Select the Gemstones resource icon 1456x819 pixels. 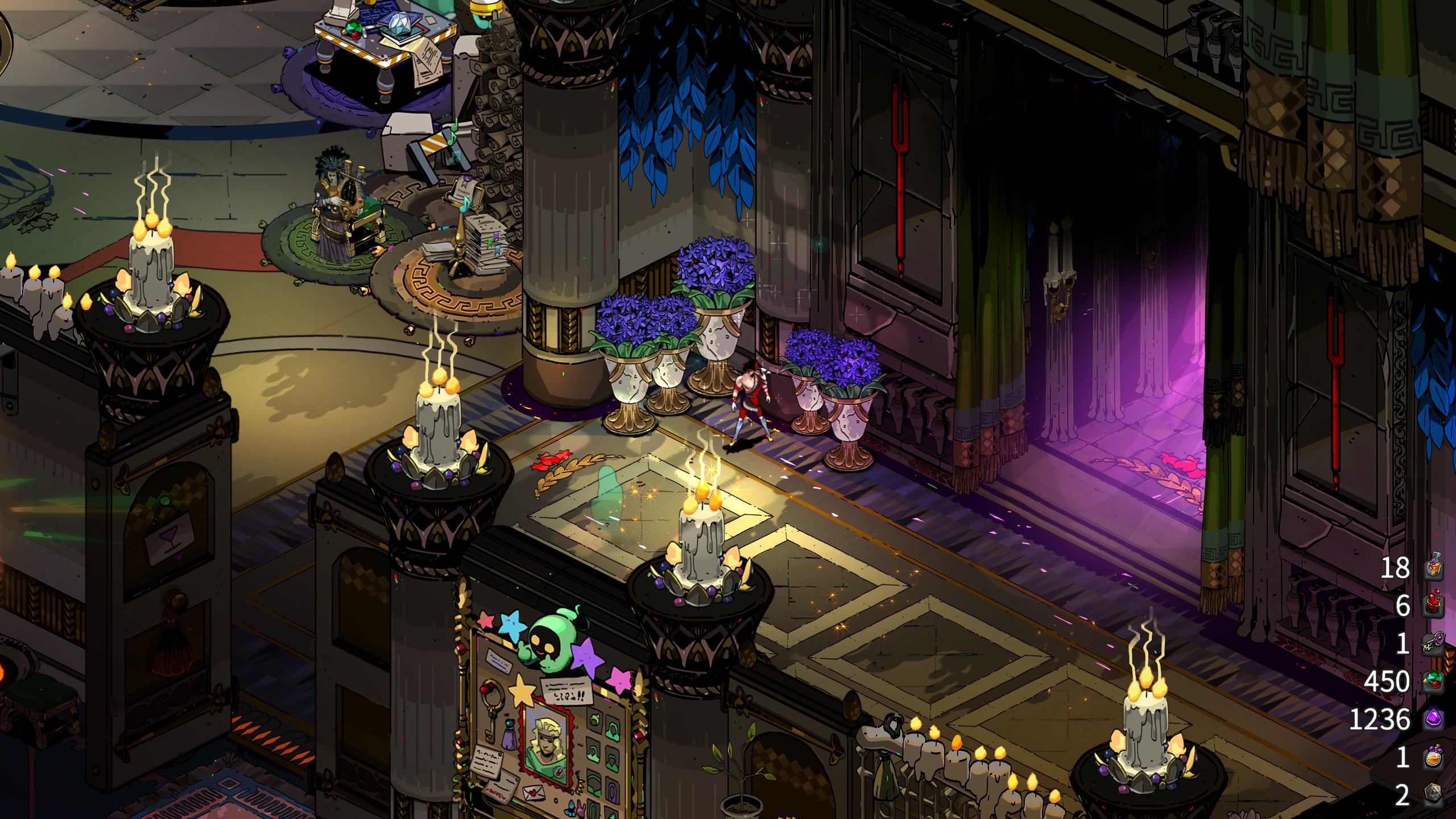1433,681
